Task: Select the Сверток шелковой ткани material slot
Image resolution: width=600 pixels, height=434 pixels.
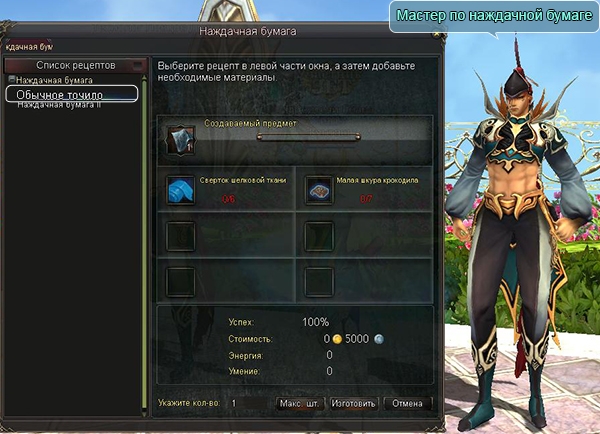Action: (x=181, y=189)
